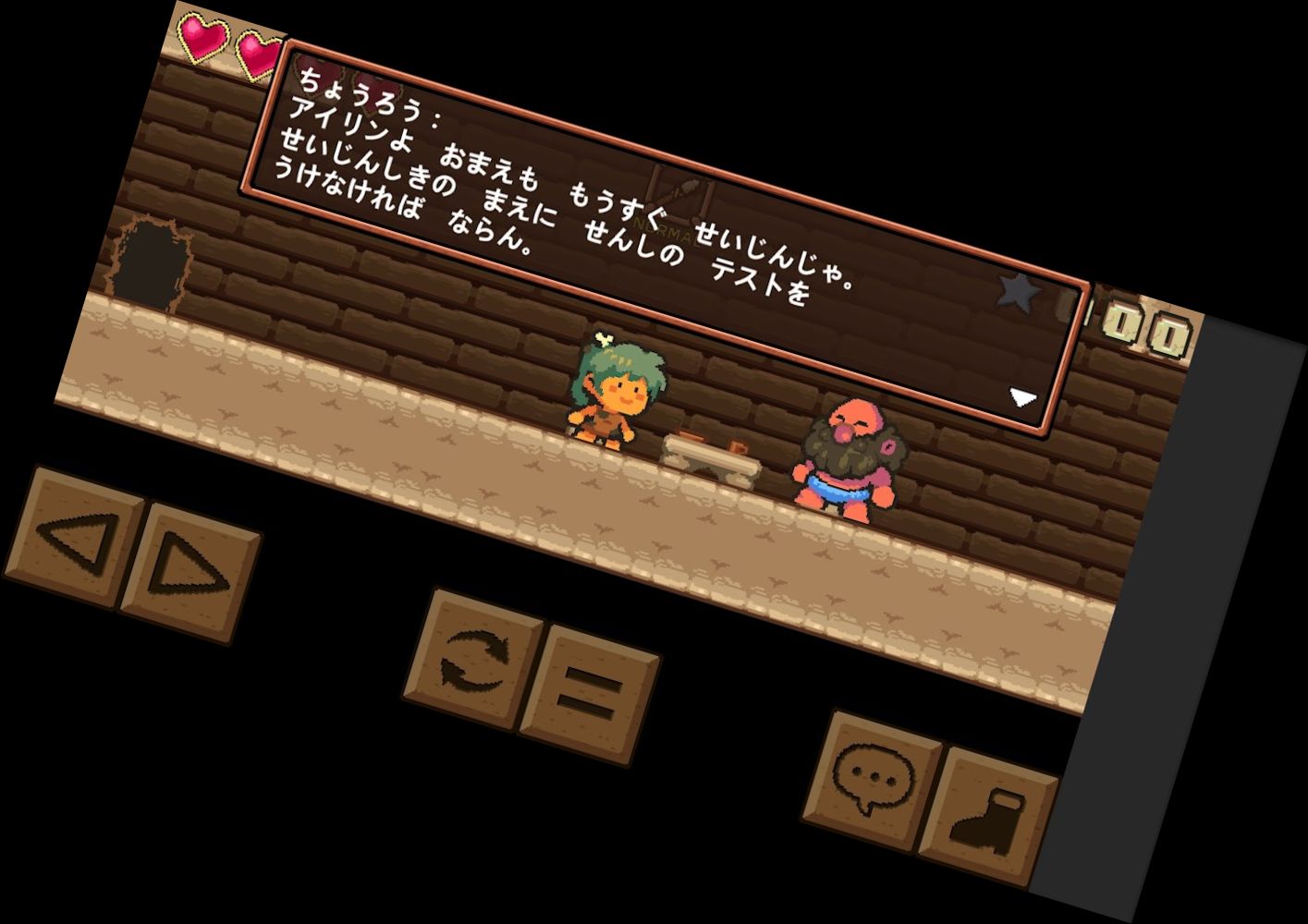Tap the left arrow movement button

74,537
